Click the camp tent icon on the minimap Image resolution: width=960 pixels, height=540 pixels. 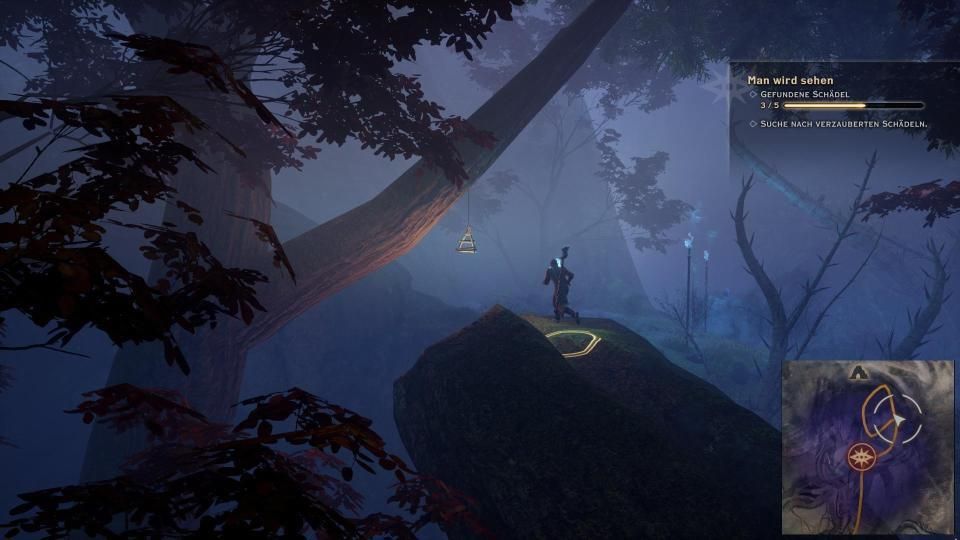tap(859, 373)
